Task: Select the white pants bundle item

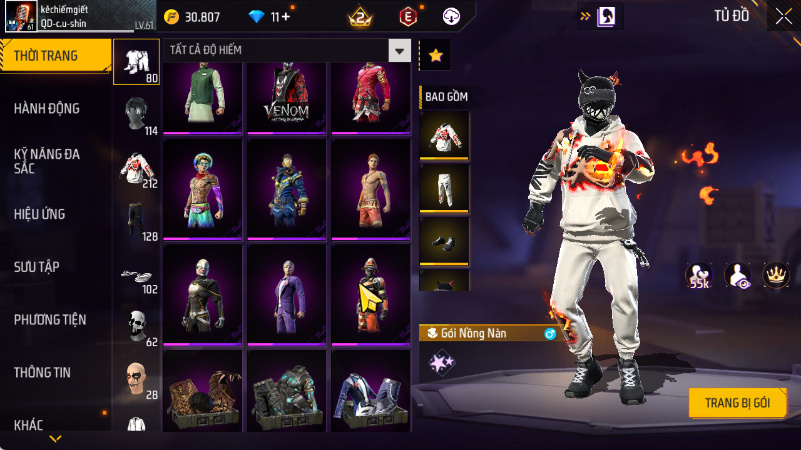Action: coord(443,187)
